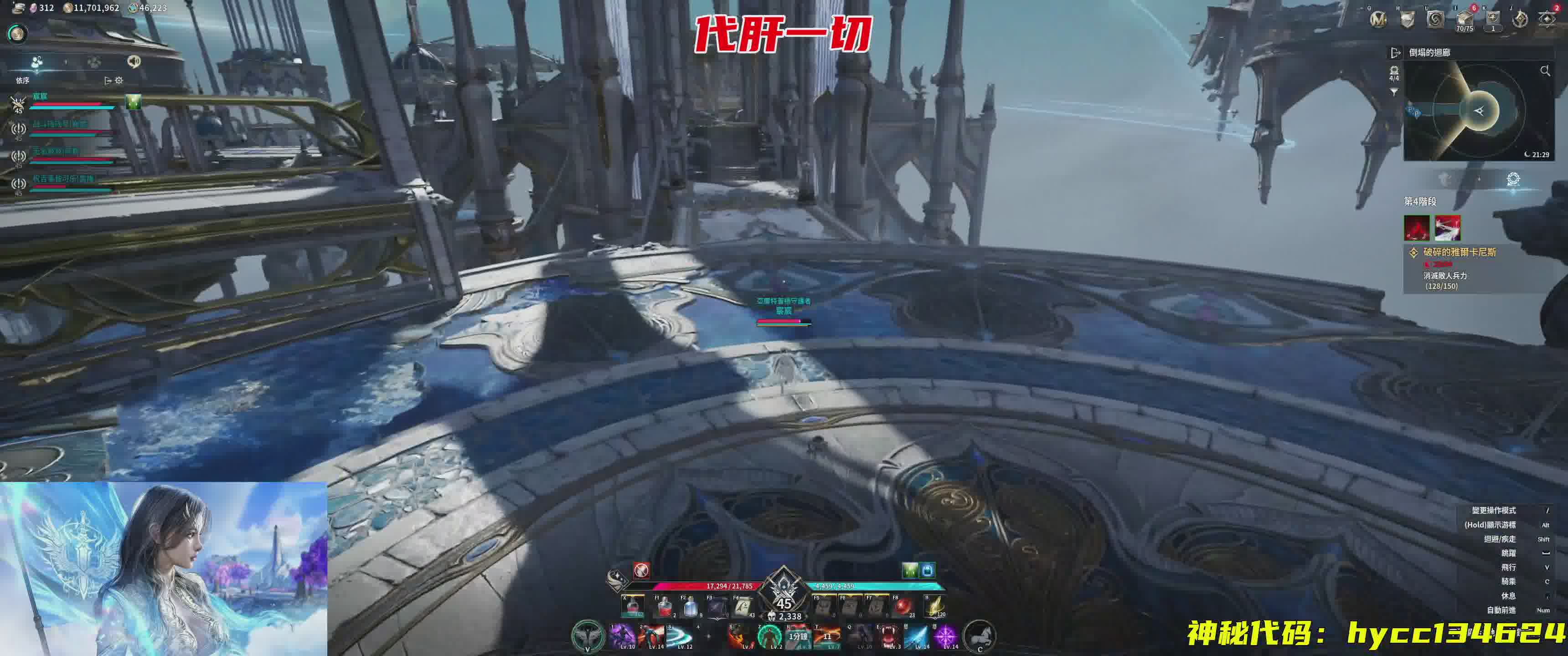
Task: Activate the green aura Z skill
Action: [x=769, y=636]
